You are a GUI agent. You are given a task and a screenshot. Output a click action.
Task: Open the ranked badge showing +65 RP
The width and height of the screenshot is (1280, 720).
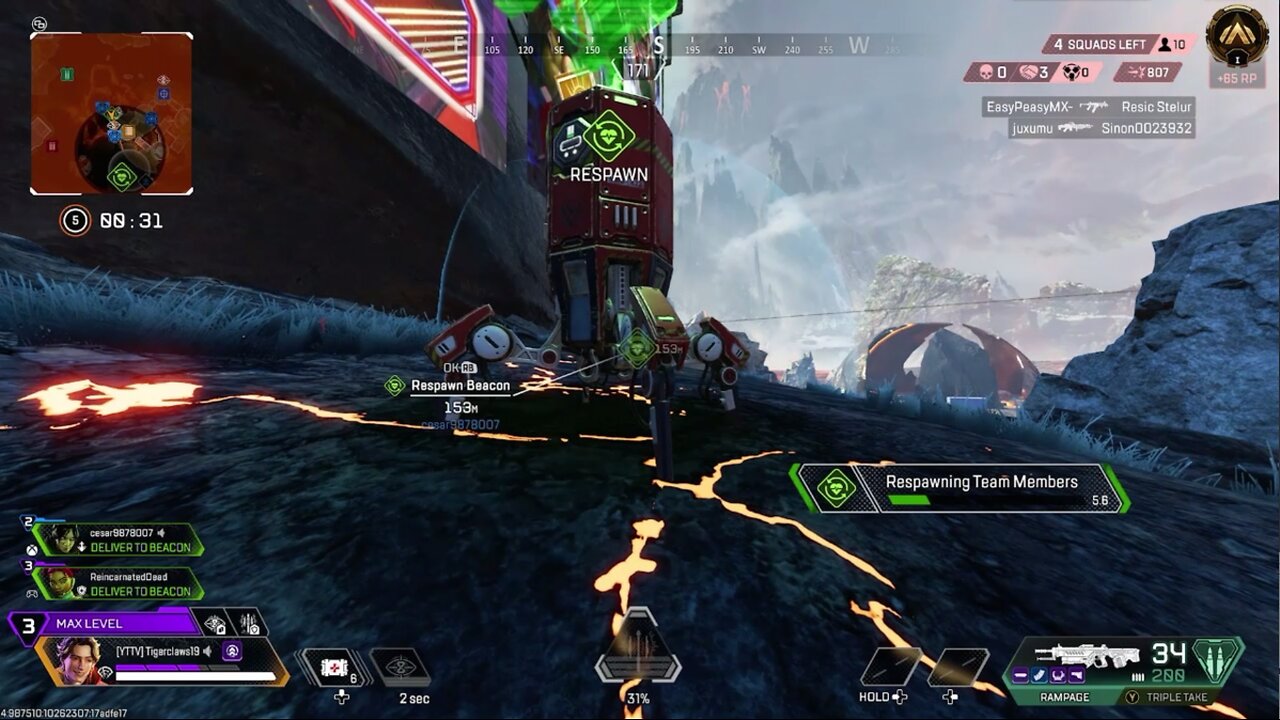1237,44
